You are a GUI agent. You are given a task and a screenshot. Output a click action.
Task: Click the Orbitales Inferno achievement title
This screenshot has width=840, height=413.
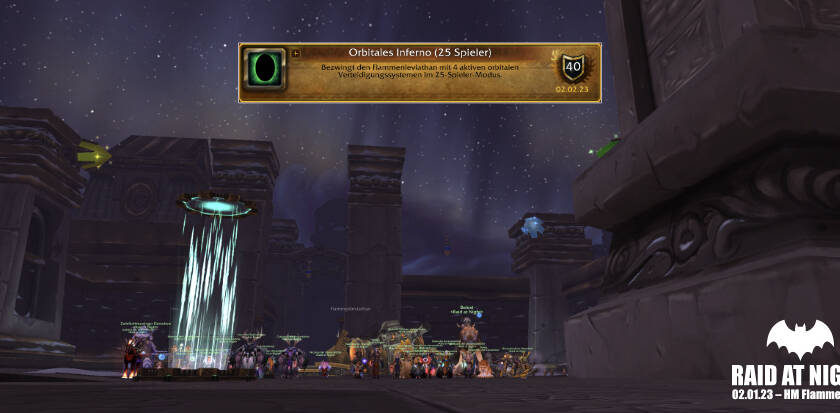click(419, 52)
